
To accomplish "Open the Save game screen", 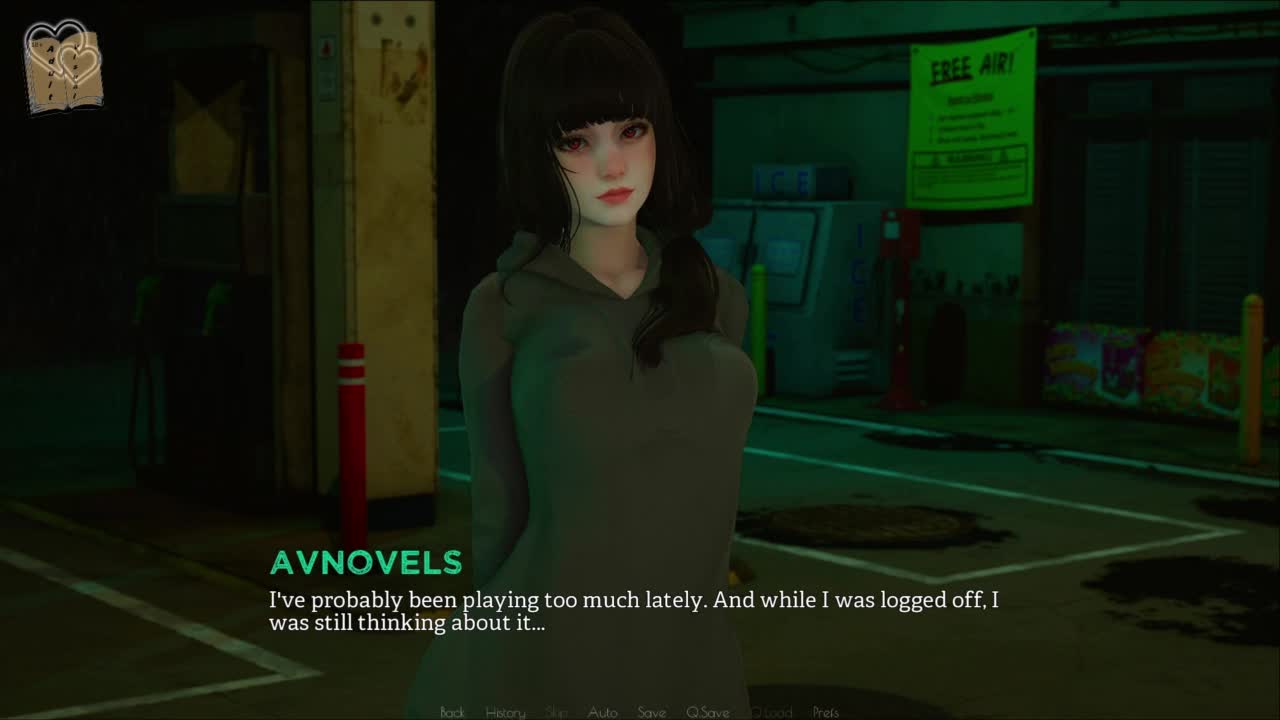I will (x=651, y=712).
